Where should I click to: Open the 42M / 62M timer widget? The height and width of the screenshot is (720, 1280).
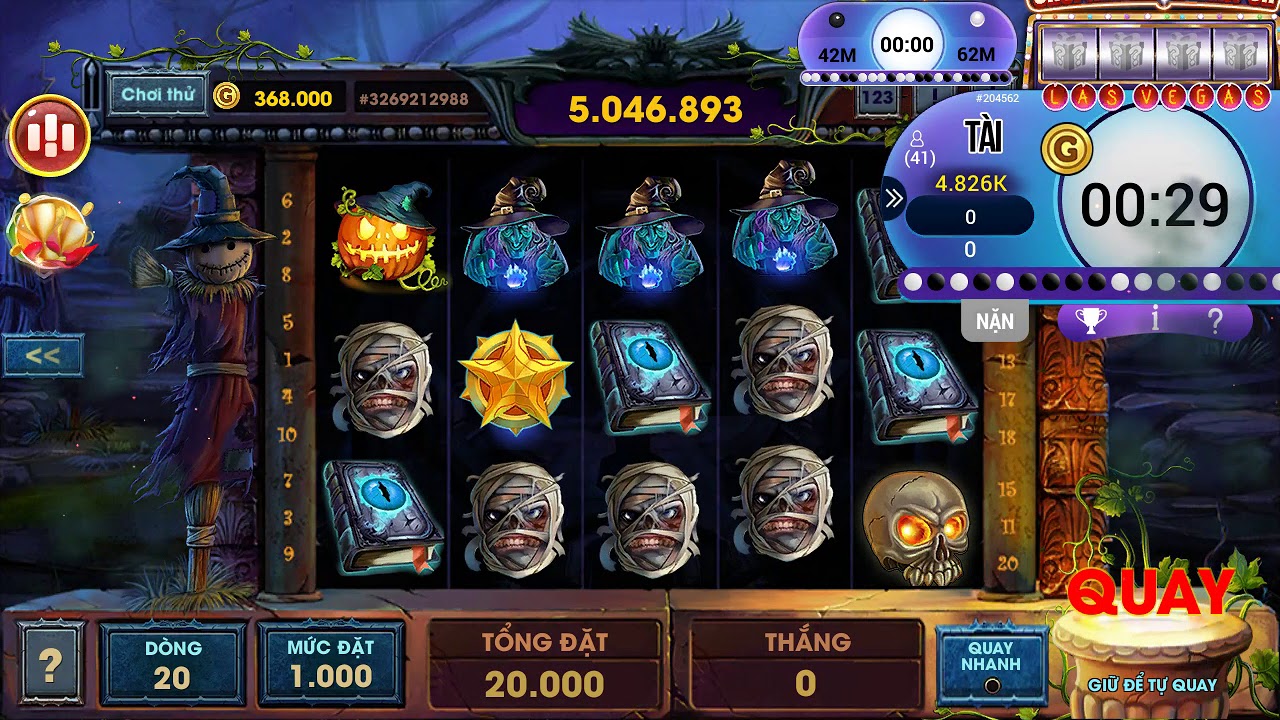906,45
